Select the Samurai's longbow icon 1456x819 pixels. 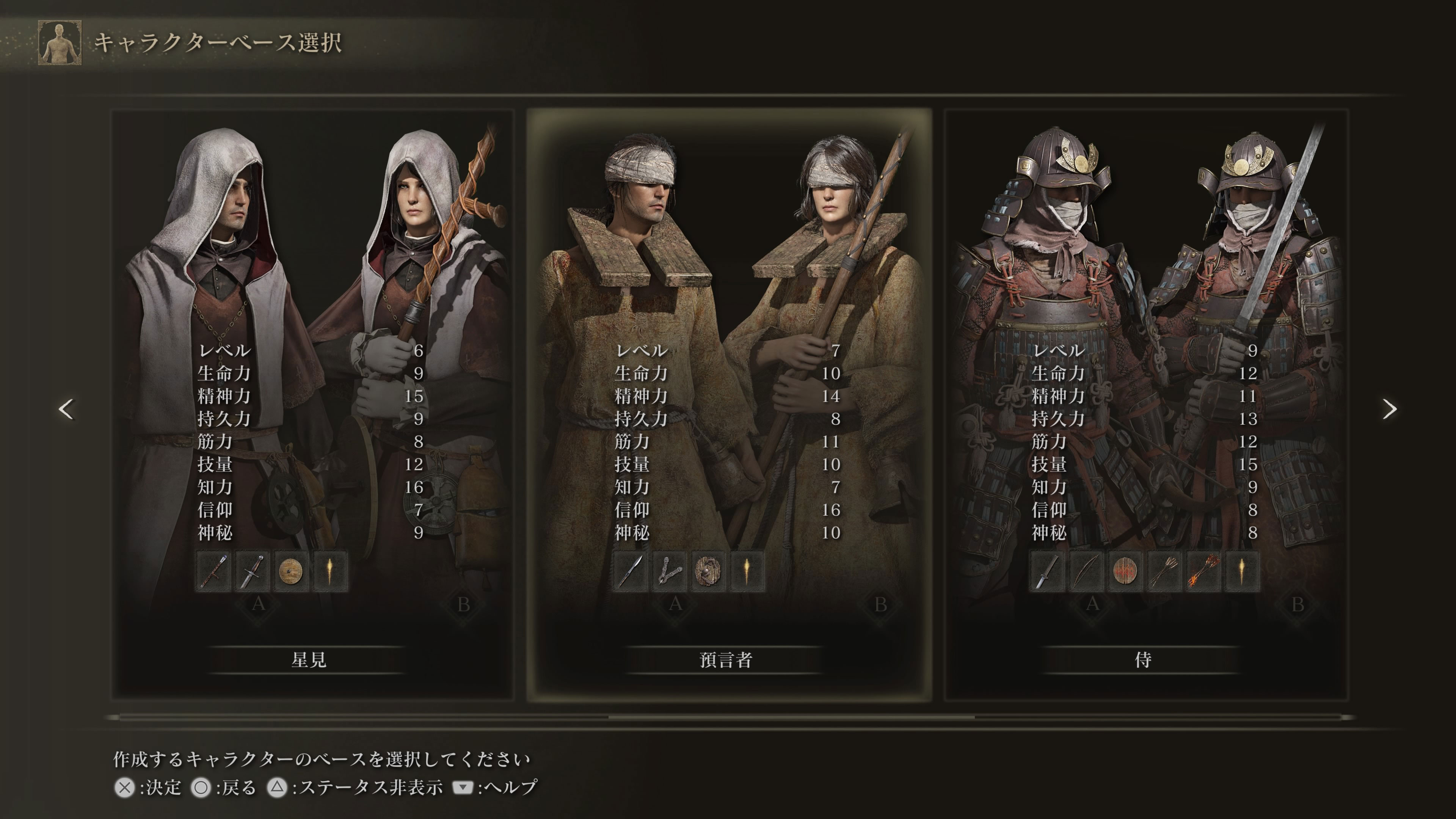coord(1086,571)
